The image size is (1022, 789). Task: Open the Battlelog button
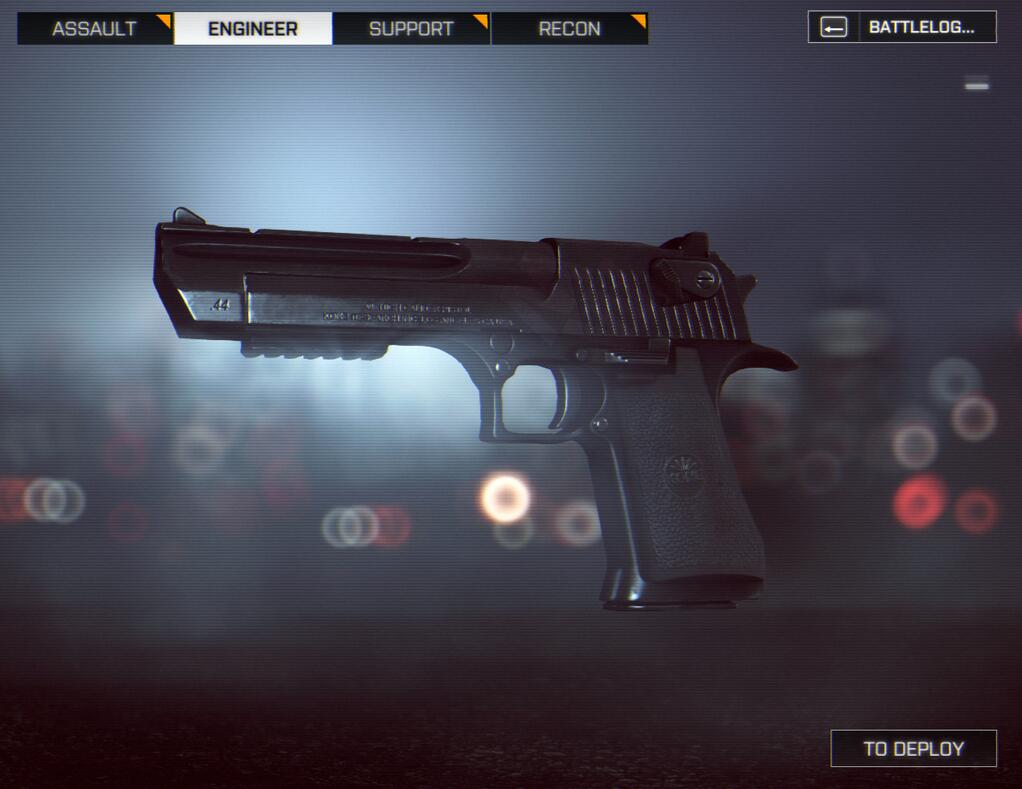(902, 27)
